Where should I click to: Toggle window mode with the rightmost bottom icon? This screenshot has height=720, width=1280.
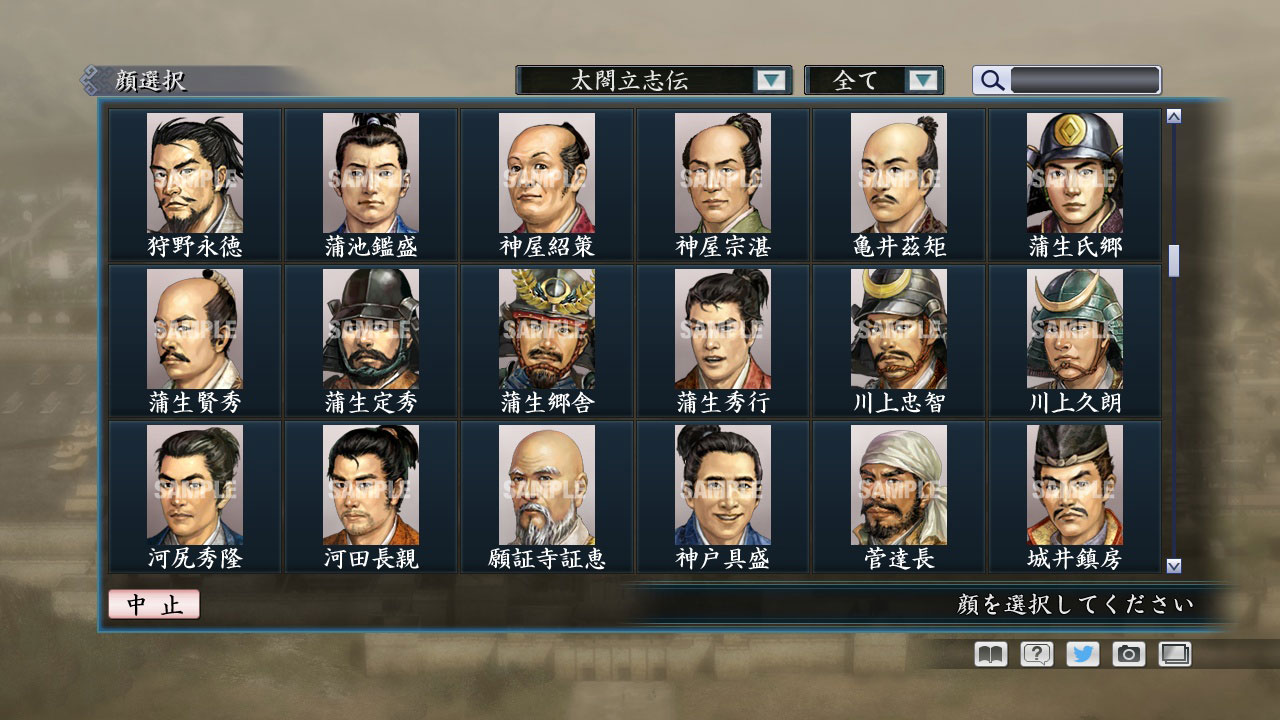(1173, 654)
